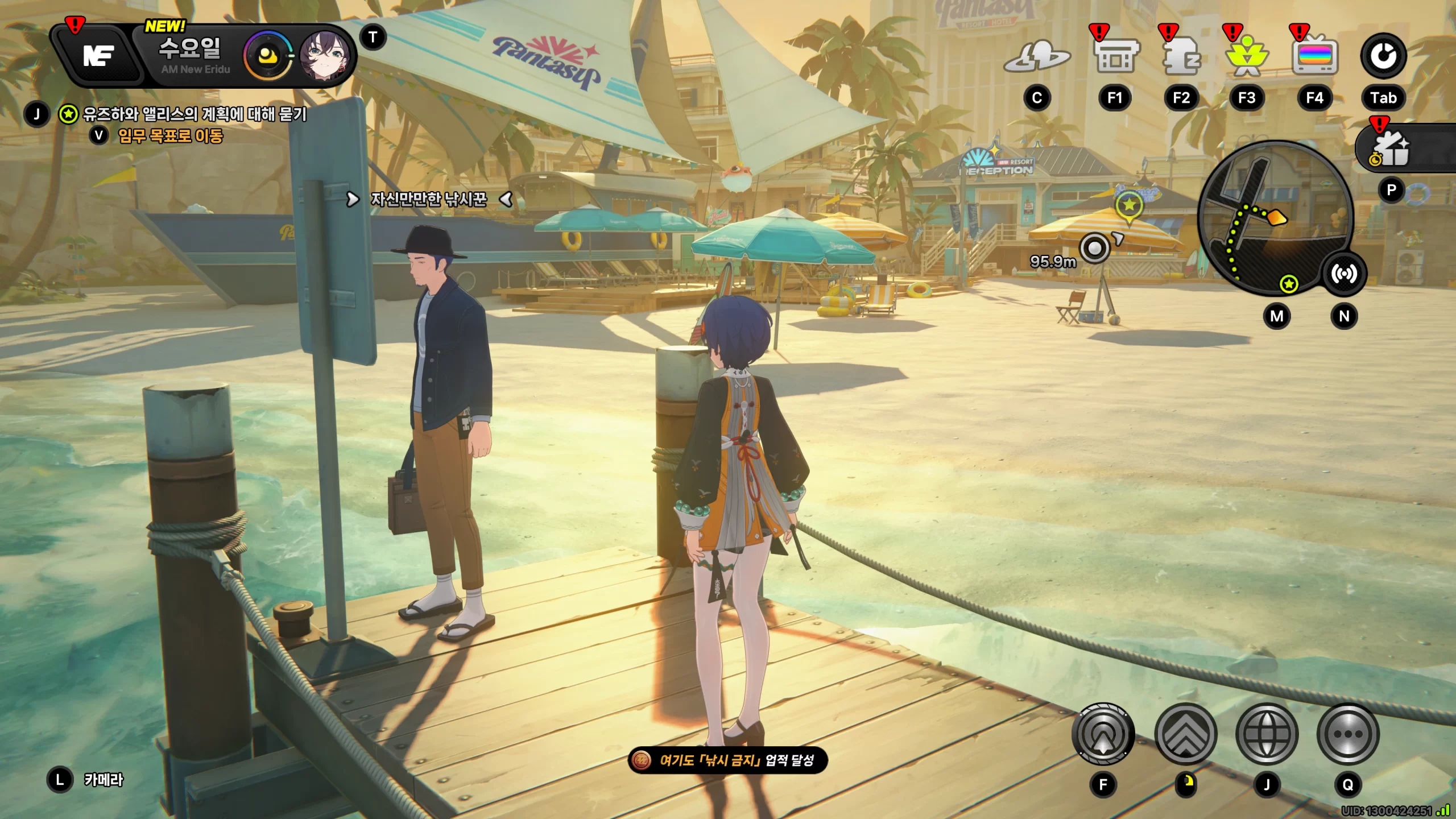Screen dimensions: 1456x819
Task: Click the yellow time-of-day dial icon
Action: (267, 56)
